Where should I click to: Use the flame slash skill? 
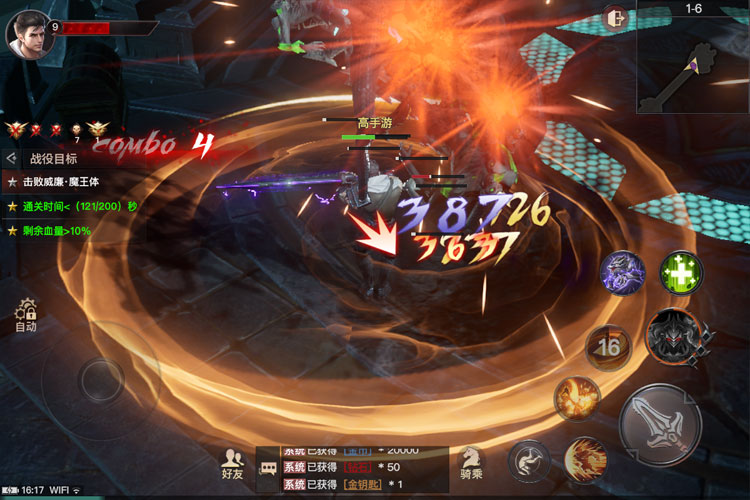tap(585, 459)
